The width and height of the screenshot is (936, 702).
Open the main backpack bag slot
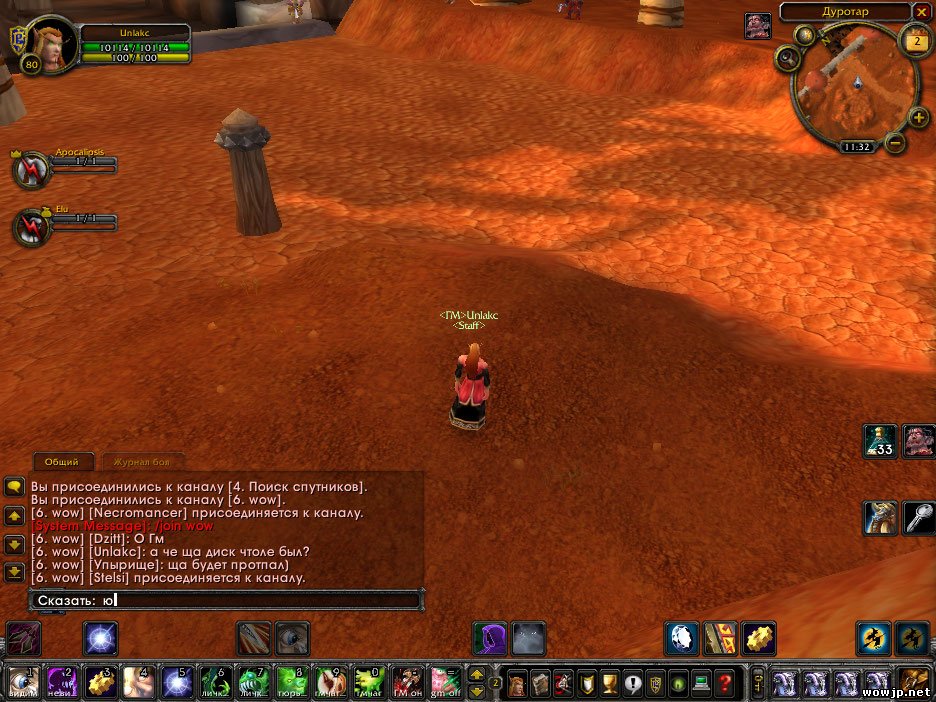tap(914, 684)
